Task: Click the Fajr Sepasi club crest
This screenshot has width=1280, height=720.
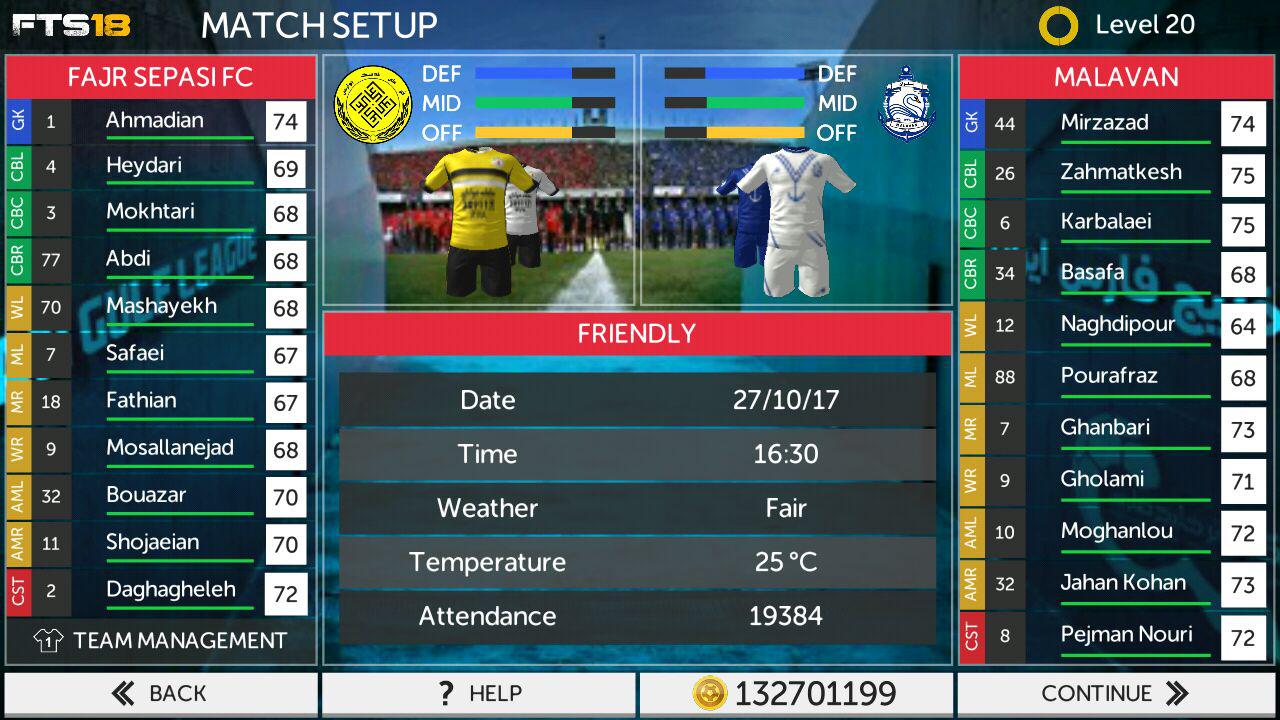Action: (373, 103)
